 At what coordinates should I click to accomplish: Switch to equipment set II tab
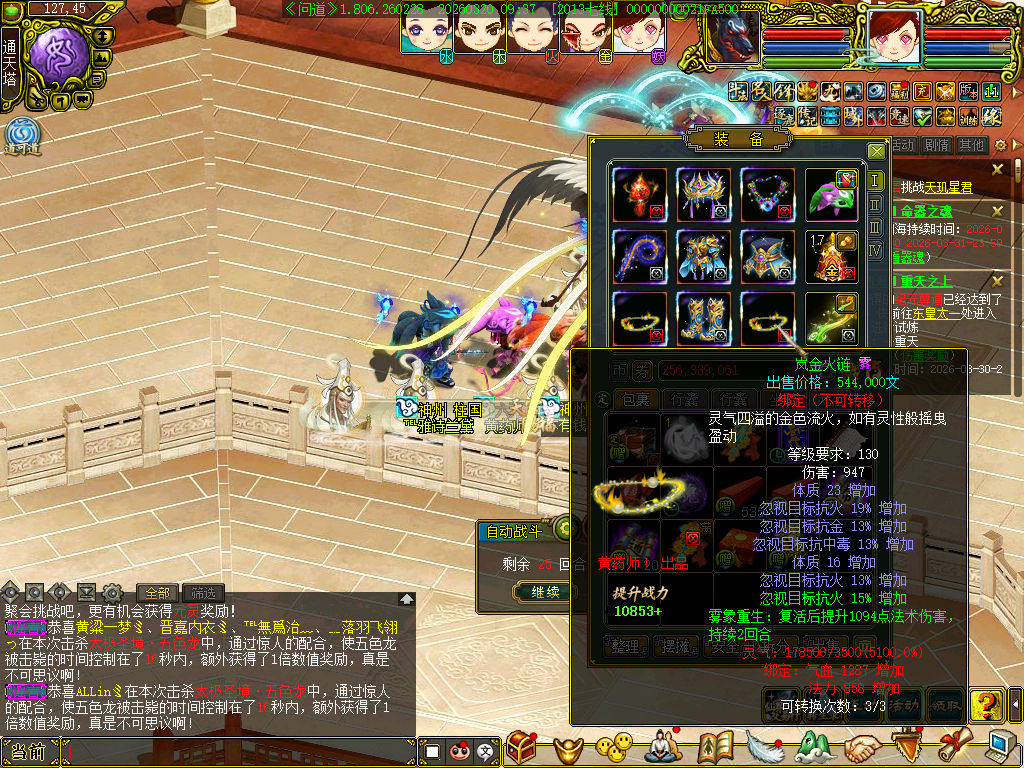(875, 204)
